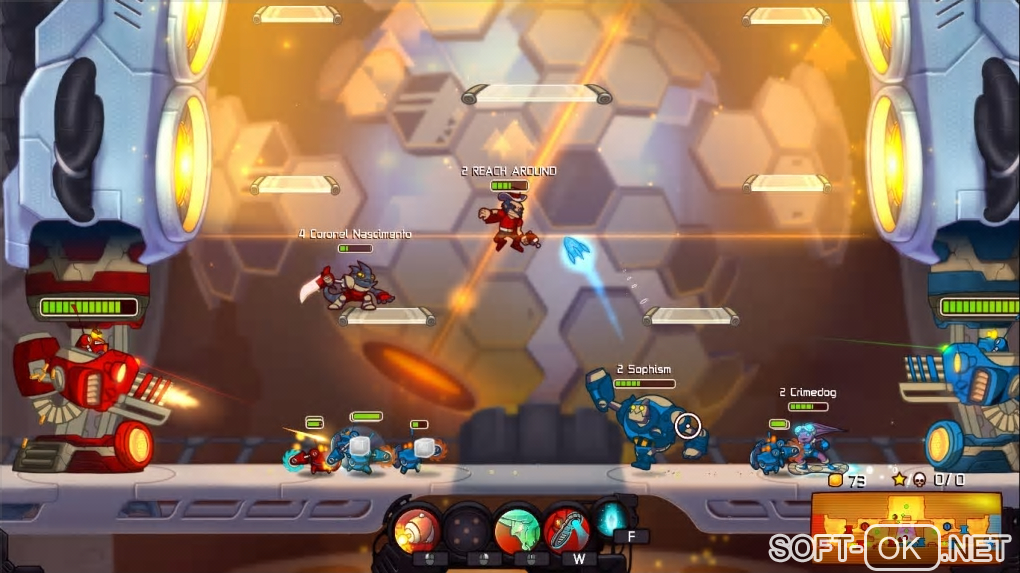Trigger the jet boot ability icon

point(568,527)
